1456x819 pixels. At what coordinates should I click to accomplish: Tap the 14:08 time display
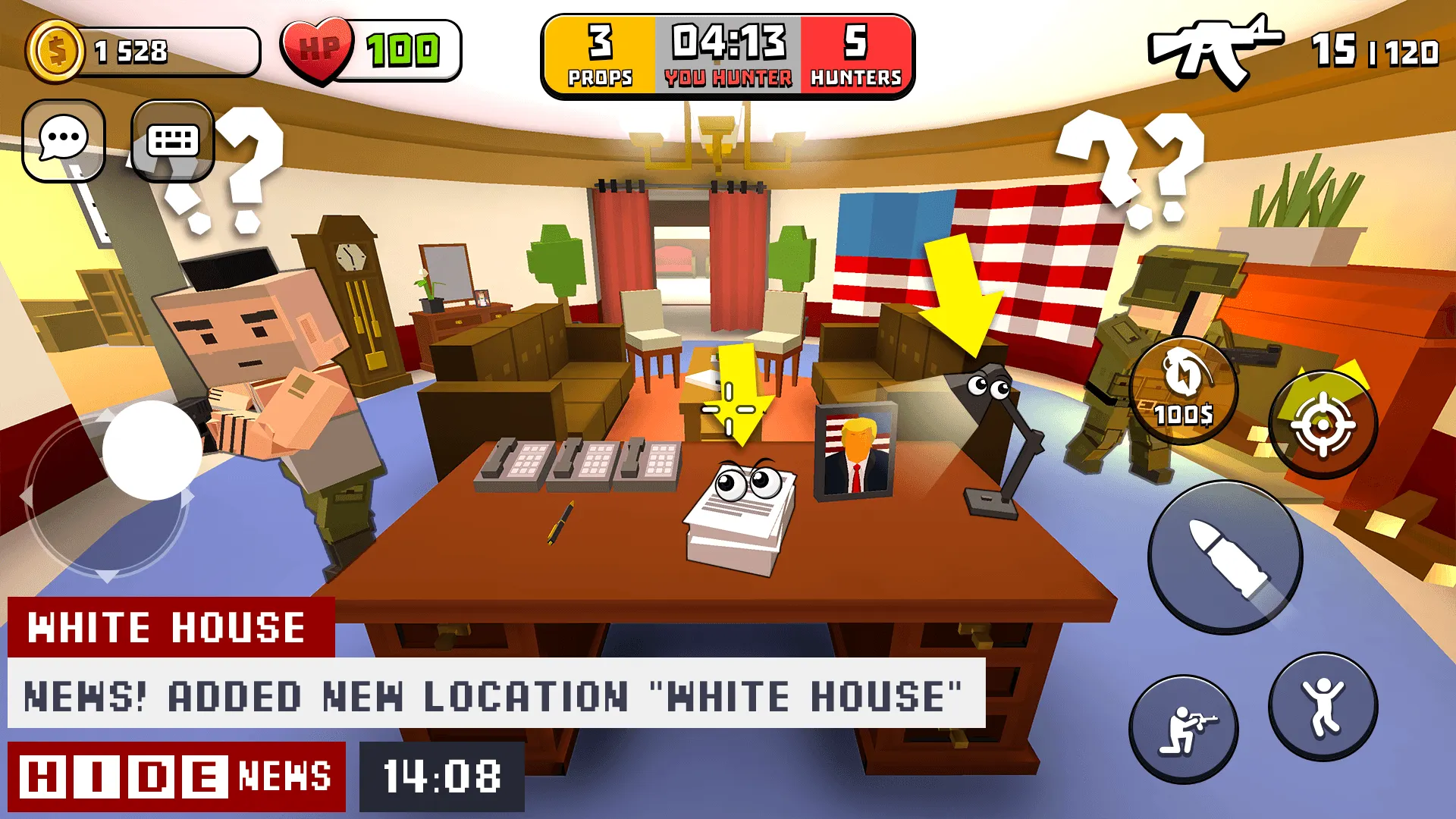pyautogui.click(x=440, y=775)
